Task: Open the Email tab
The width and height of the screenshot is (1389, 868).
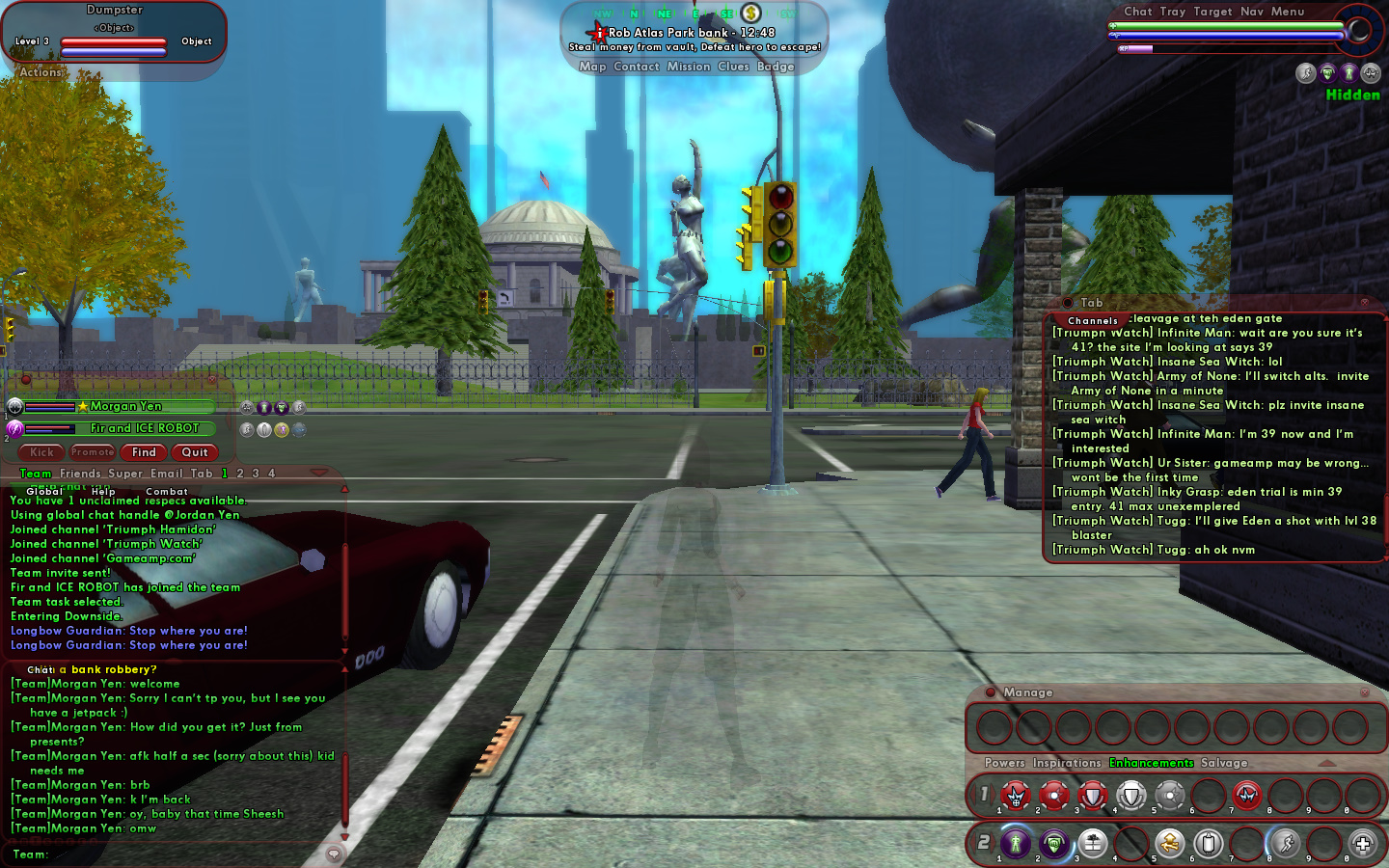Action: (x=166, y=474)
